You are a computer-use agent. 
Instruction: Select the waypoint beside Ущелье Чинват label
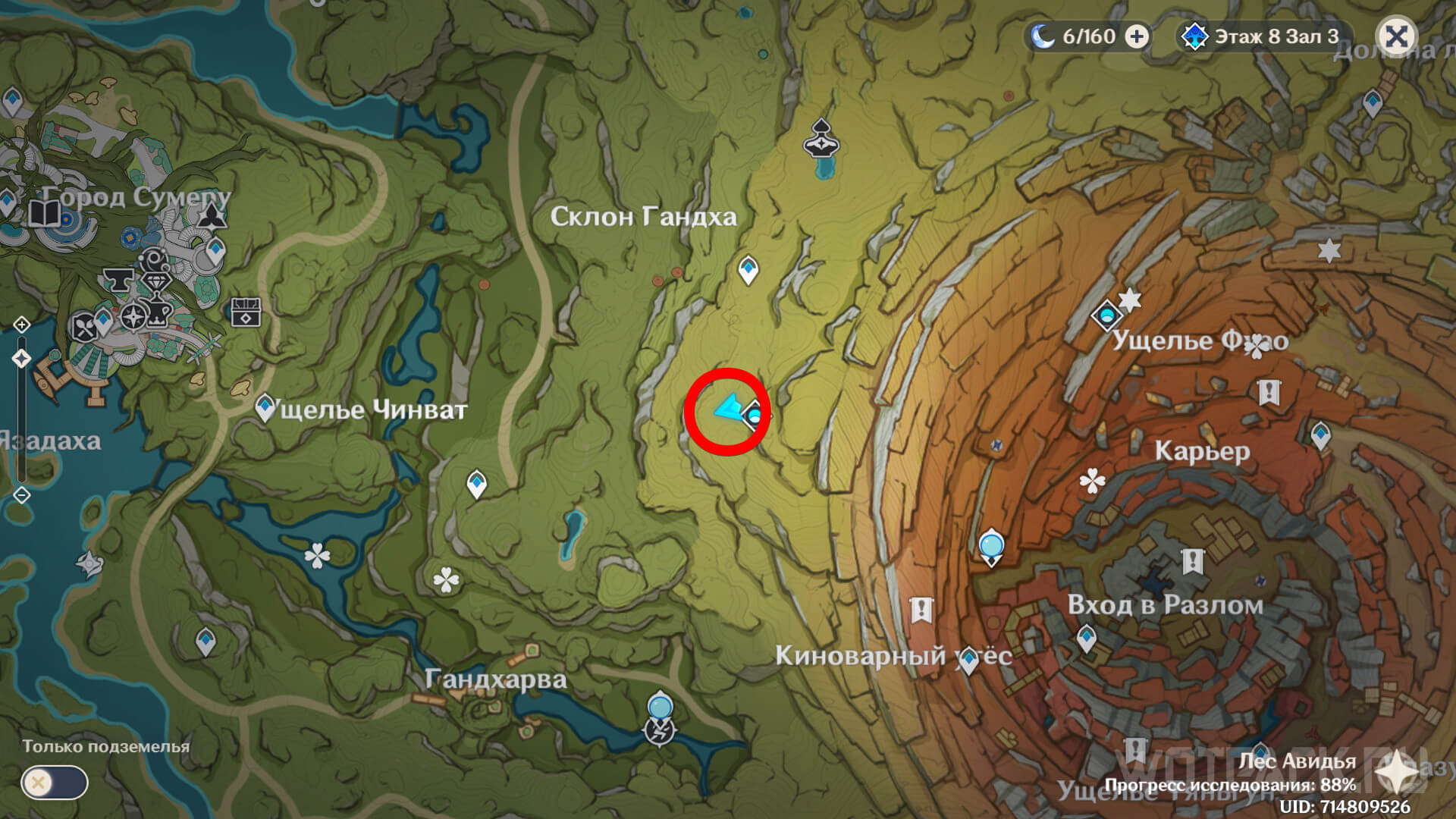pyautogui.click(x=265, y=407)
